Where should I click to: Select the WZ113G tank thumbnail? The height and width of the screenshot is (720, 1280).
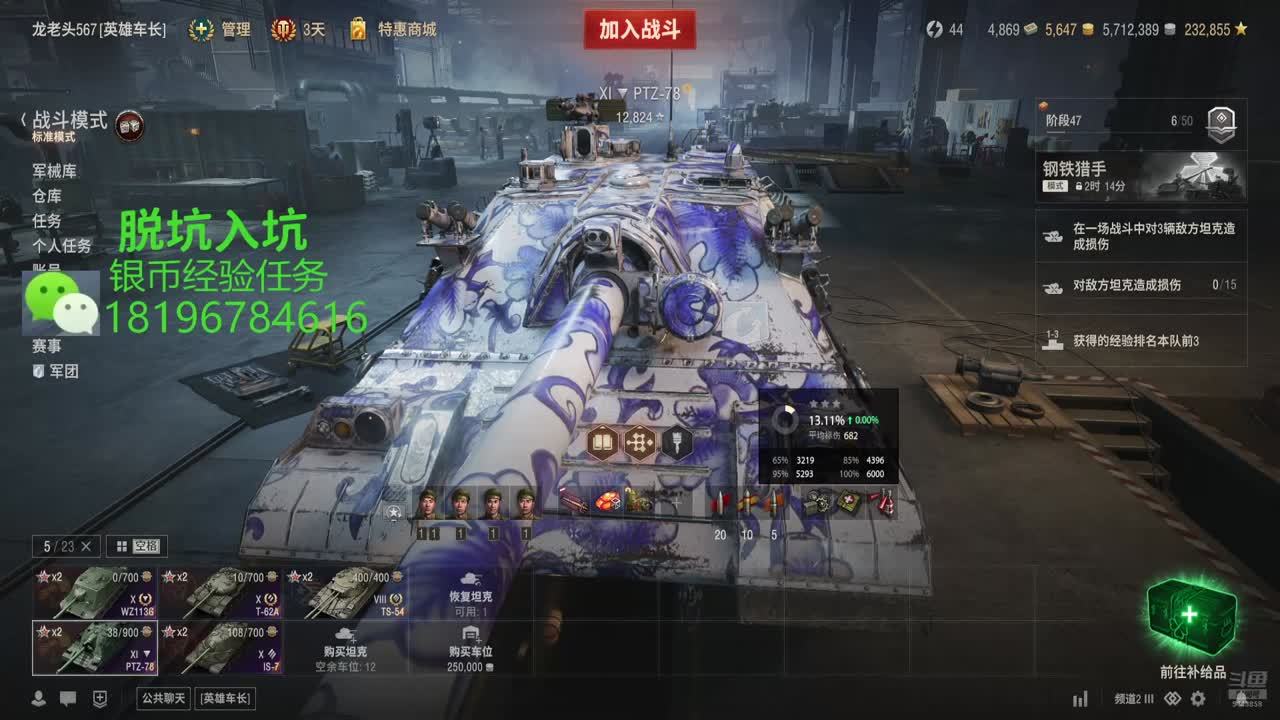point(95,593)
